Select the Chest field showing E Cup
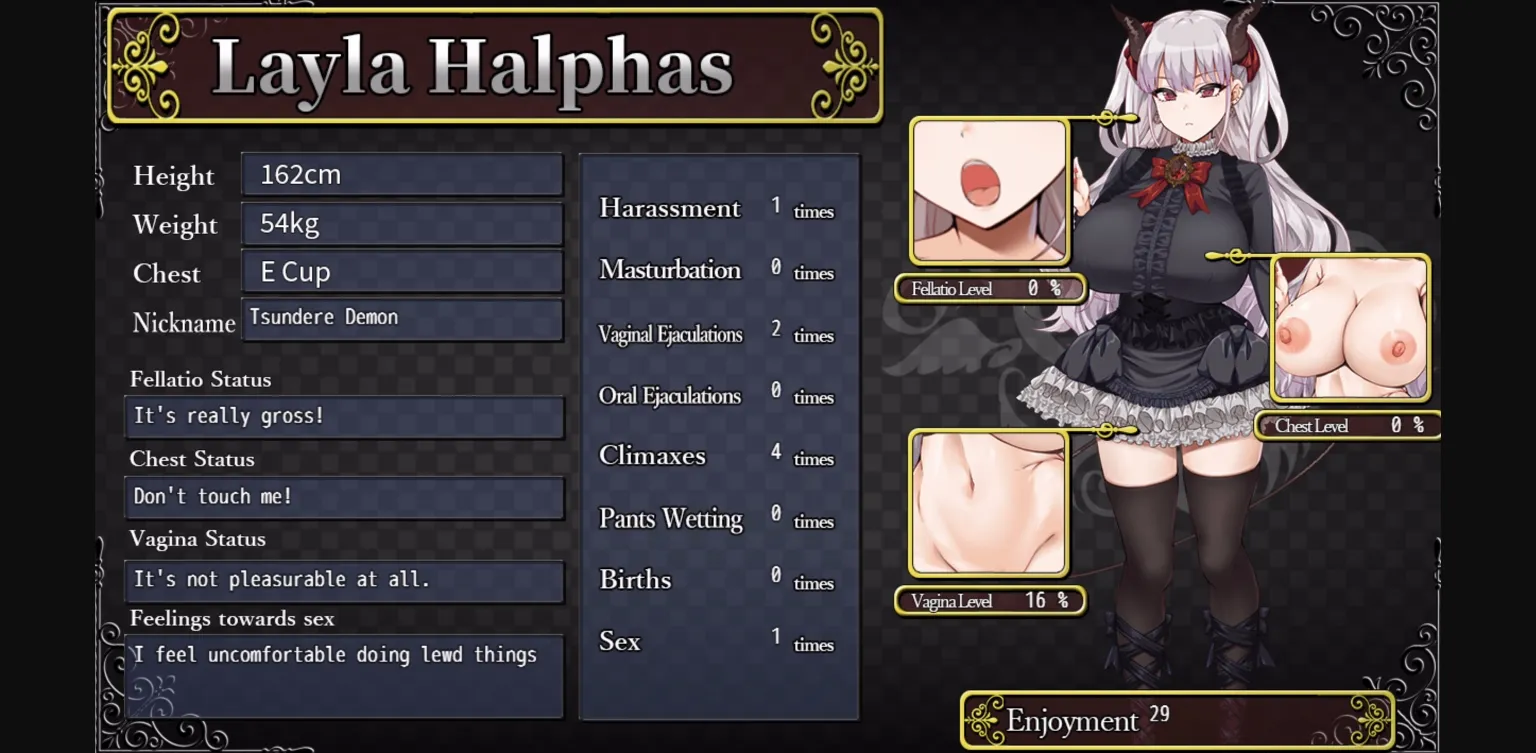 (402, 271)
